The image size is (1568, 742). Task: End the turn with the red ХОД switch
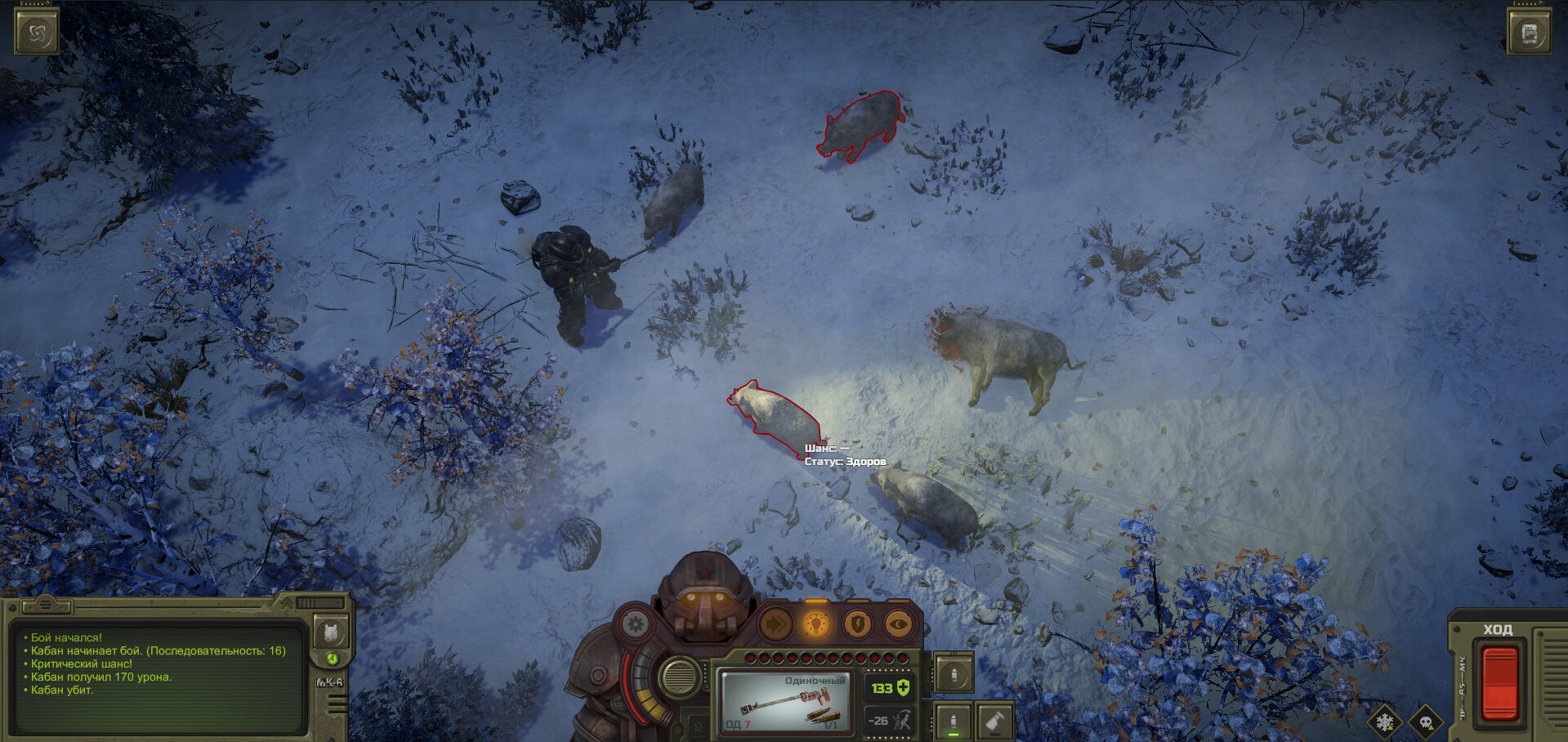[1499, 682]
